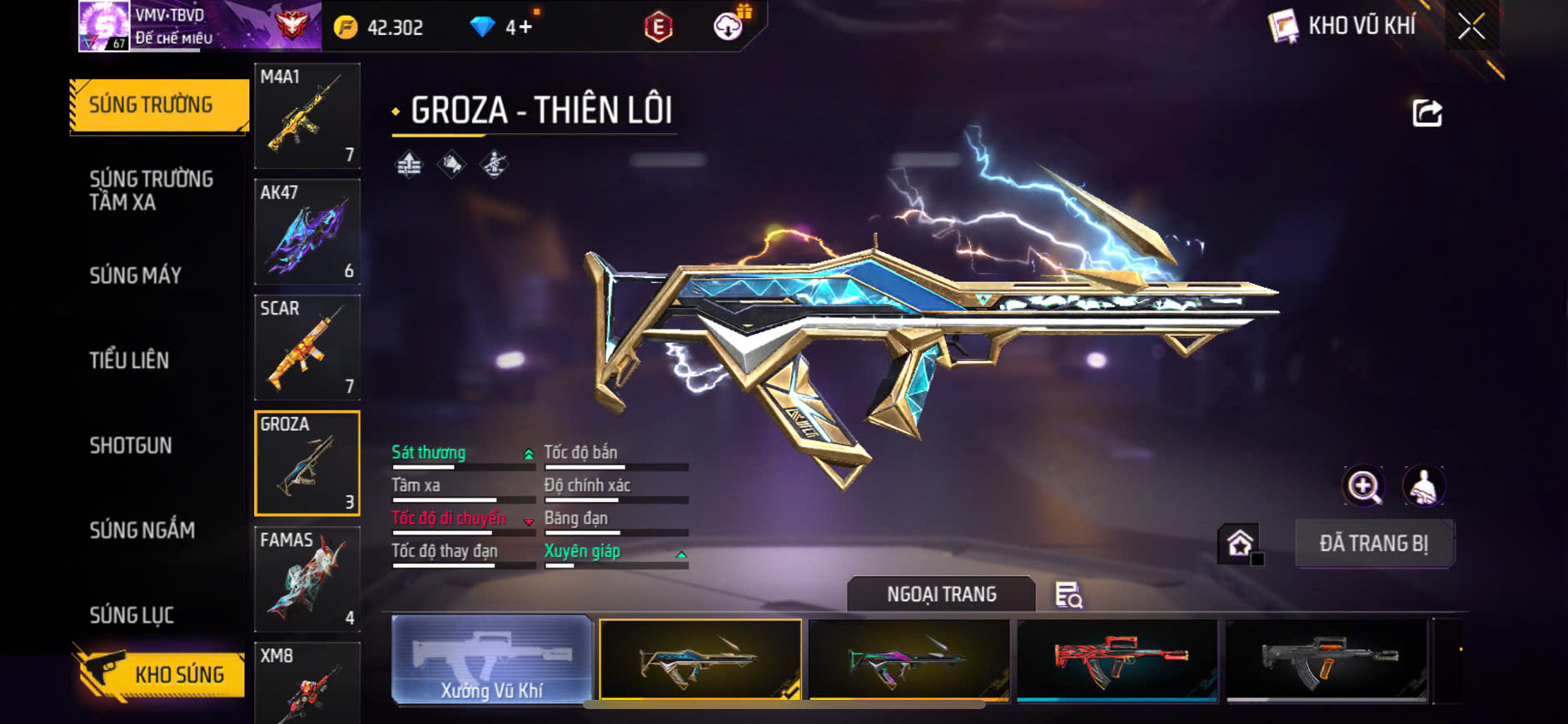The width and height of the screenshot is (1568, 724).
Task: Choose the AK47 weapon tile
Action: tap(306, 231)
